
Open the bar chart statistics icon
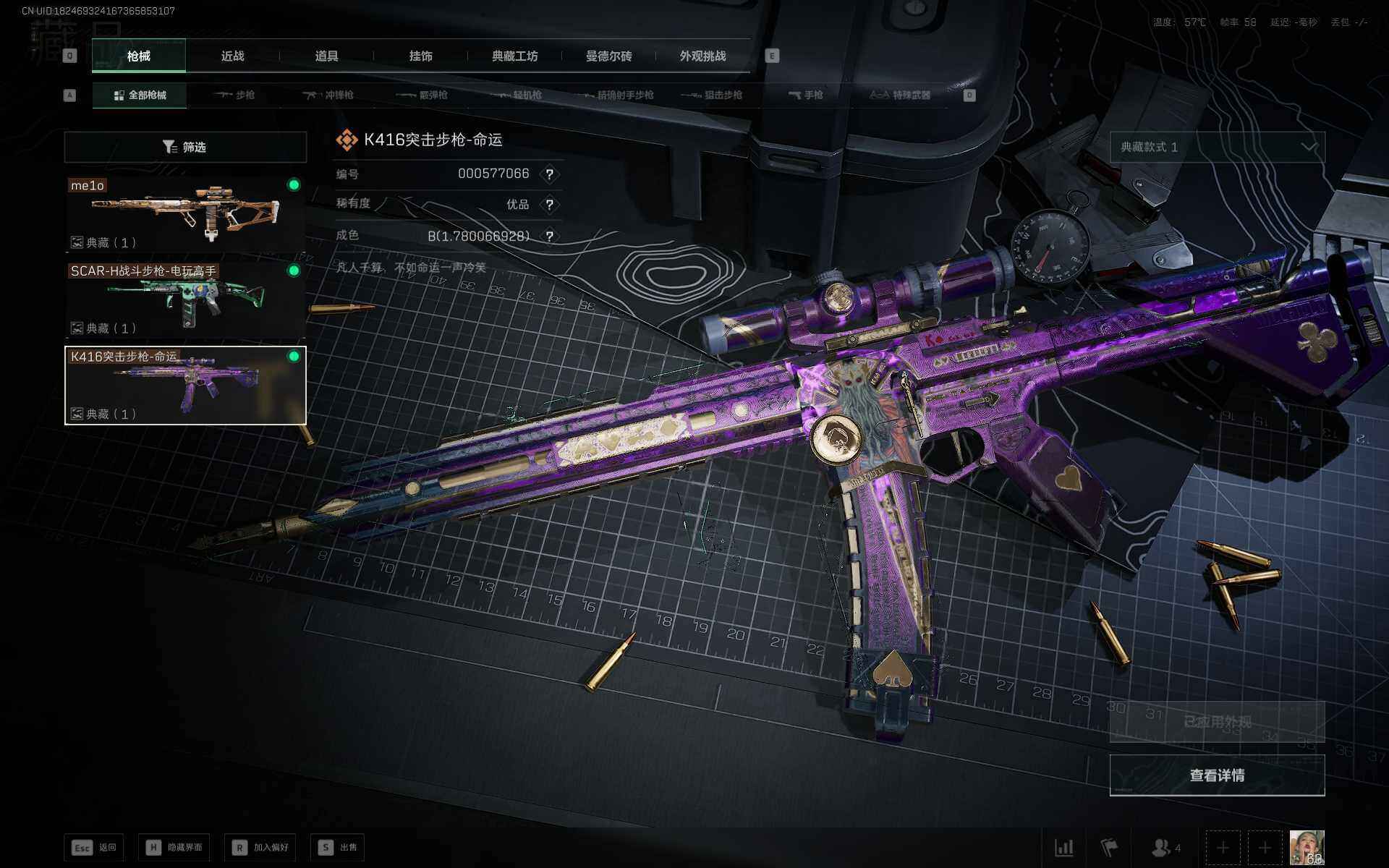click(x=1063, y=847)
